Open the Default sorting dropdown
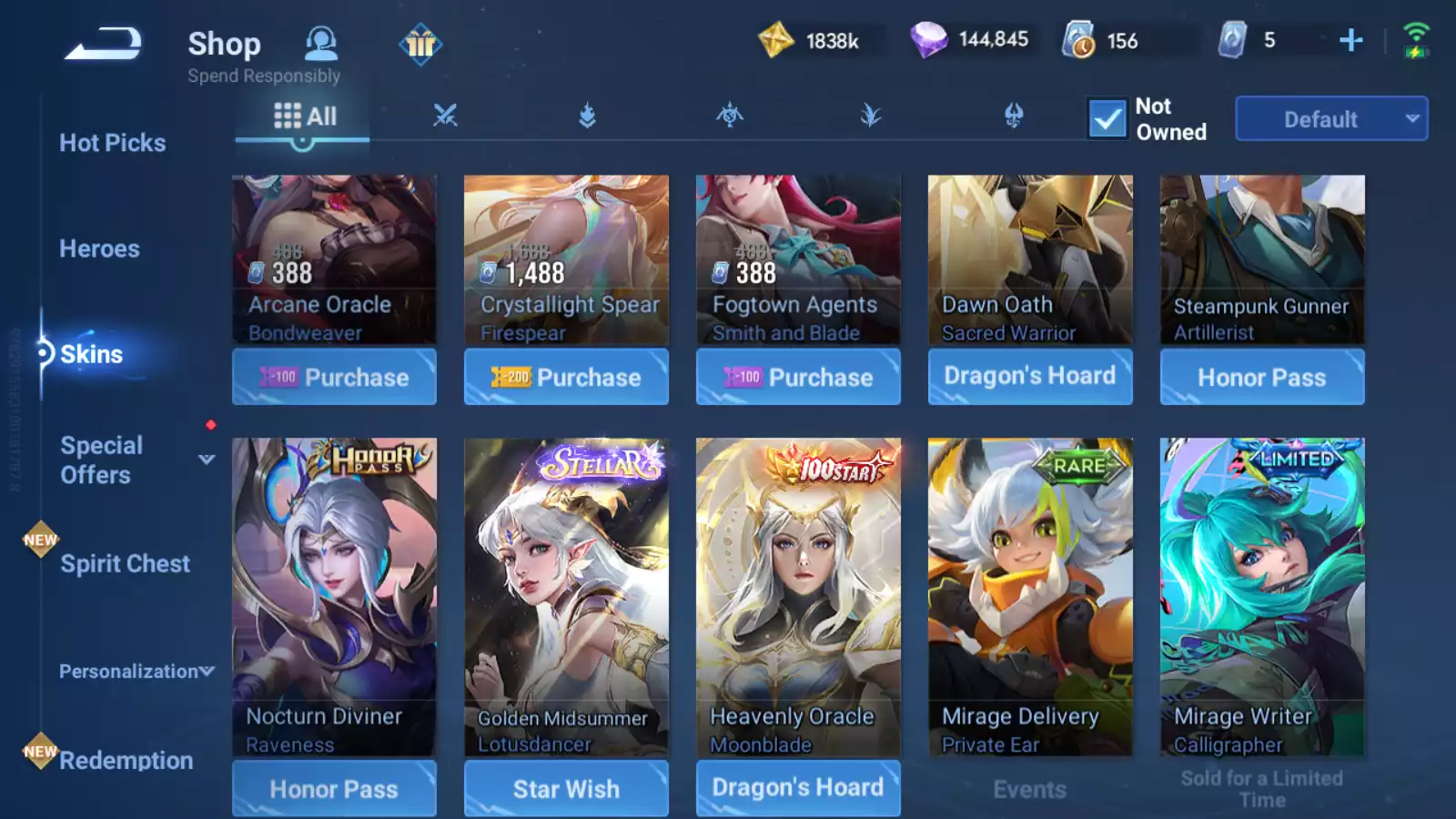Image resolution: width=1456 pixels, height=819 pixels. point(1330,119)
